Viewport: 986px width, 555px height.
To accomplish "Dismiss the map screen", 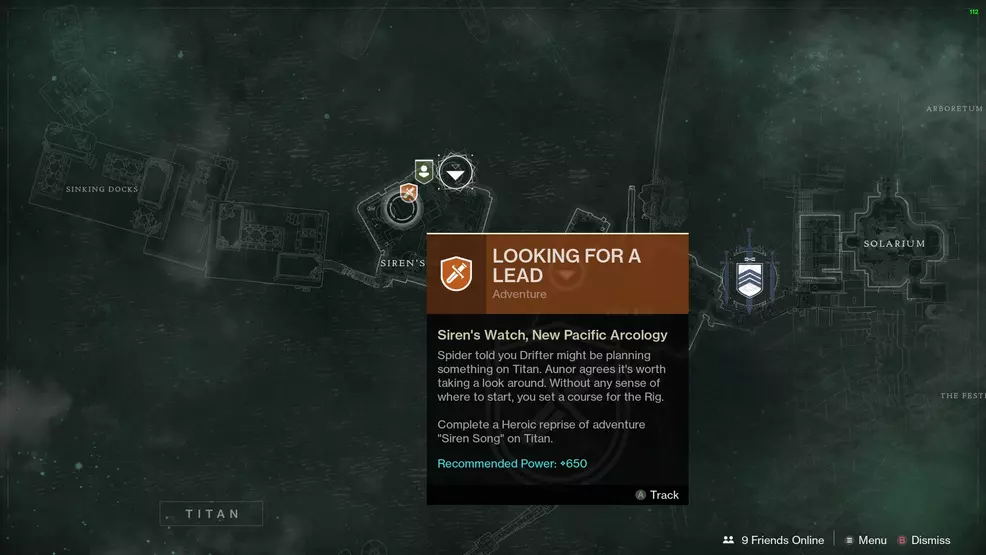I will click(x=923, y=540).
